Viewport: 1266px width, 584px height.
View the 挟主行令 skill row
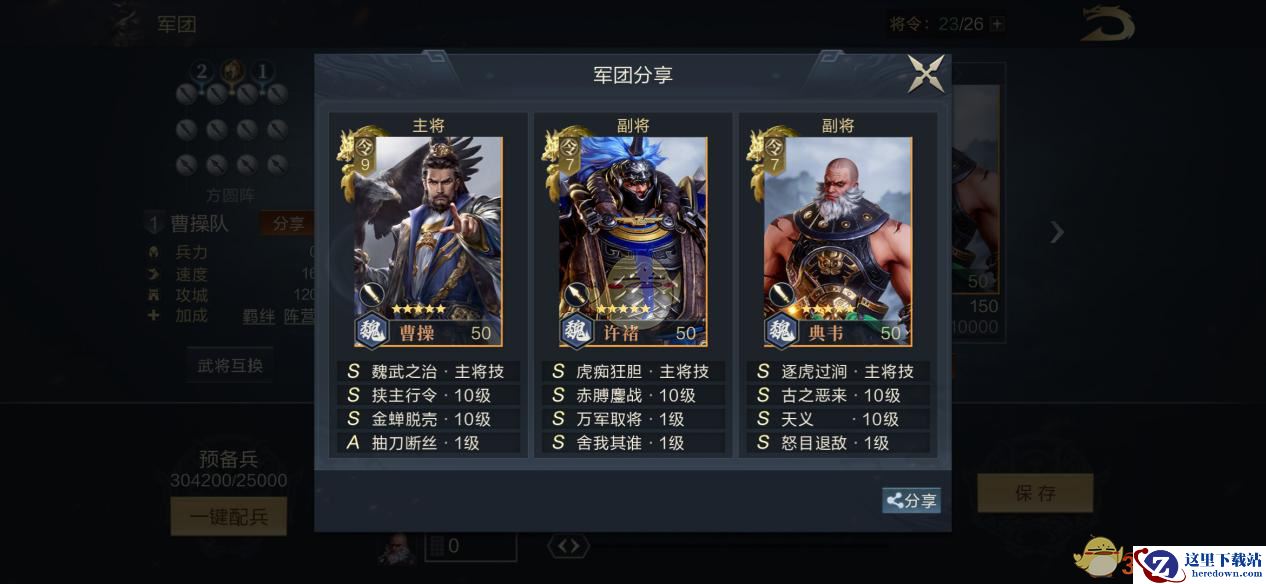428,395
